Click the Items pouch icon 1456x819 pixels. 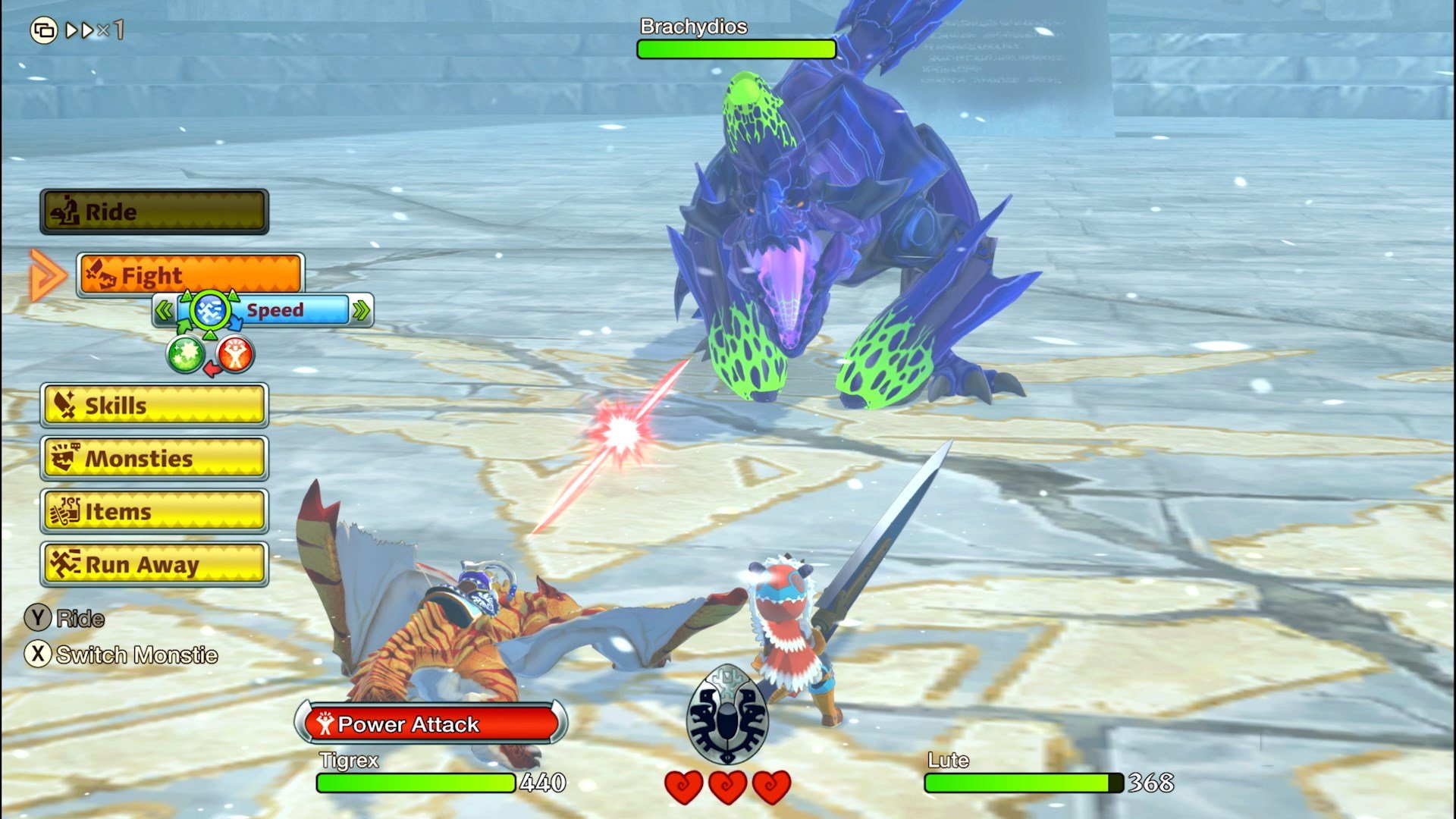(67, 512)
